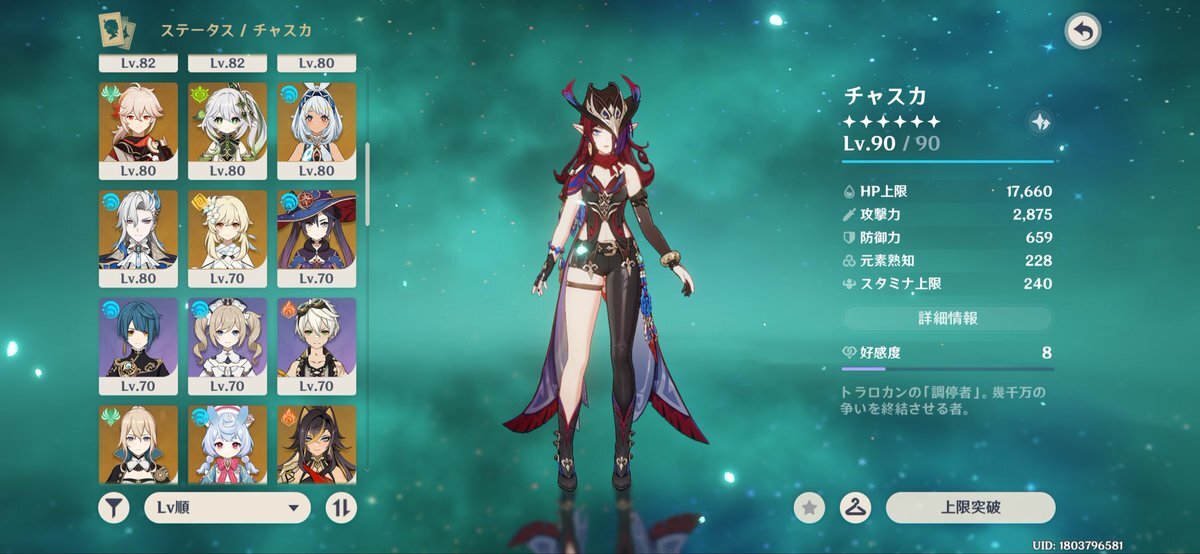Choose Nahida from the character list
Viewport: 1200px width, 554px height.
click(227, 124)
